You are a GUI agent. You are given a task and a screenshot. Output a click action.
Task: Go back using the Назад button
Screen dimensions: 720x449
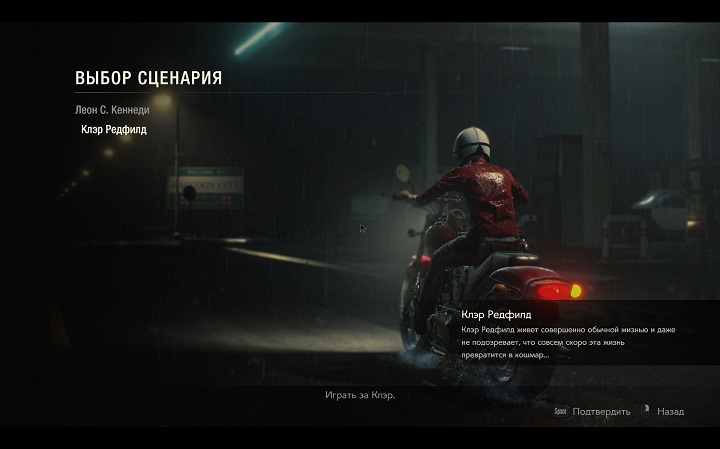point(669,411)
